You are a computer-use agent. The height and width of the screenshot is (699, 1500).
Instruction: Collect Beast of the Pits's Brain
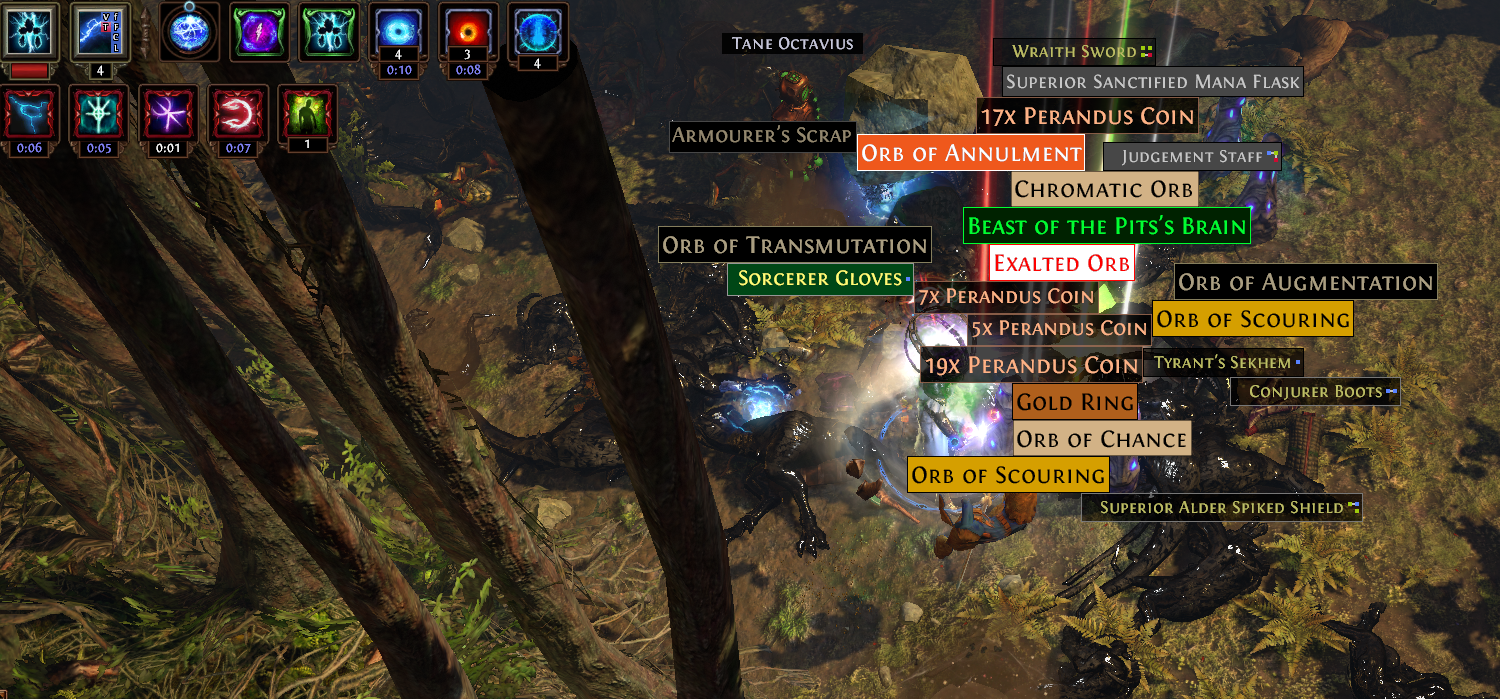coord(1107,226)
